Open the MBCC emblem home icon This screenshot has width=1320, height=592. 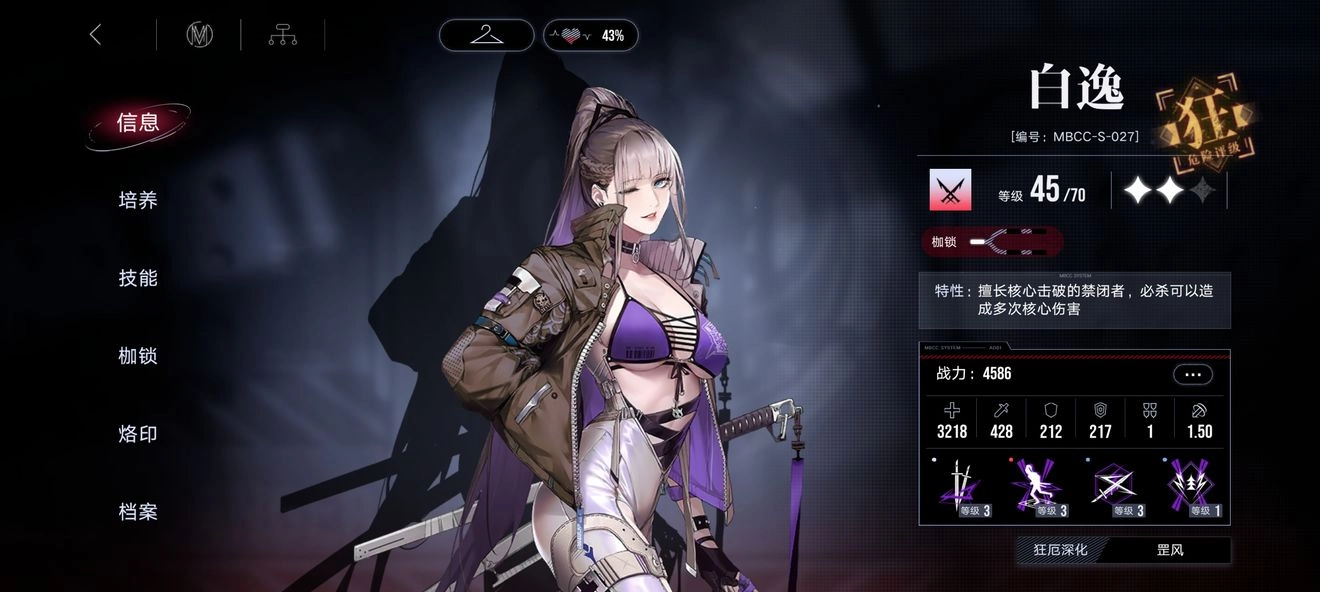199,35
